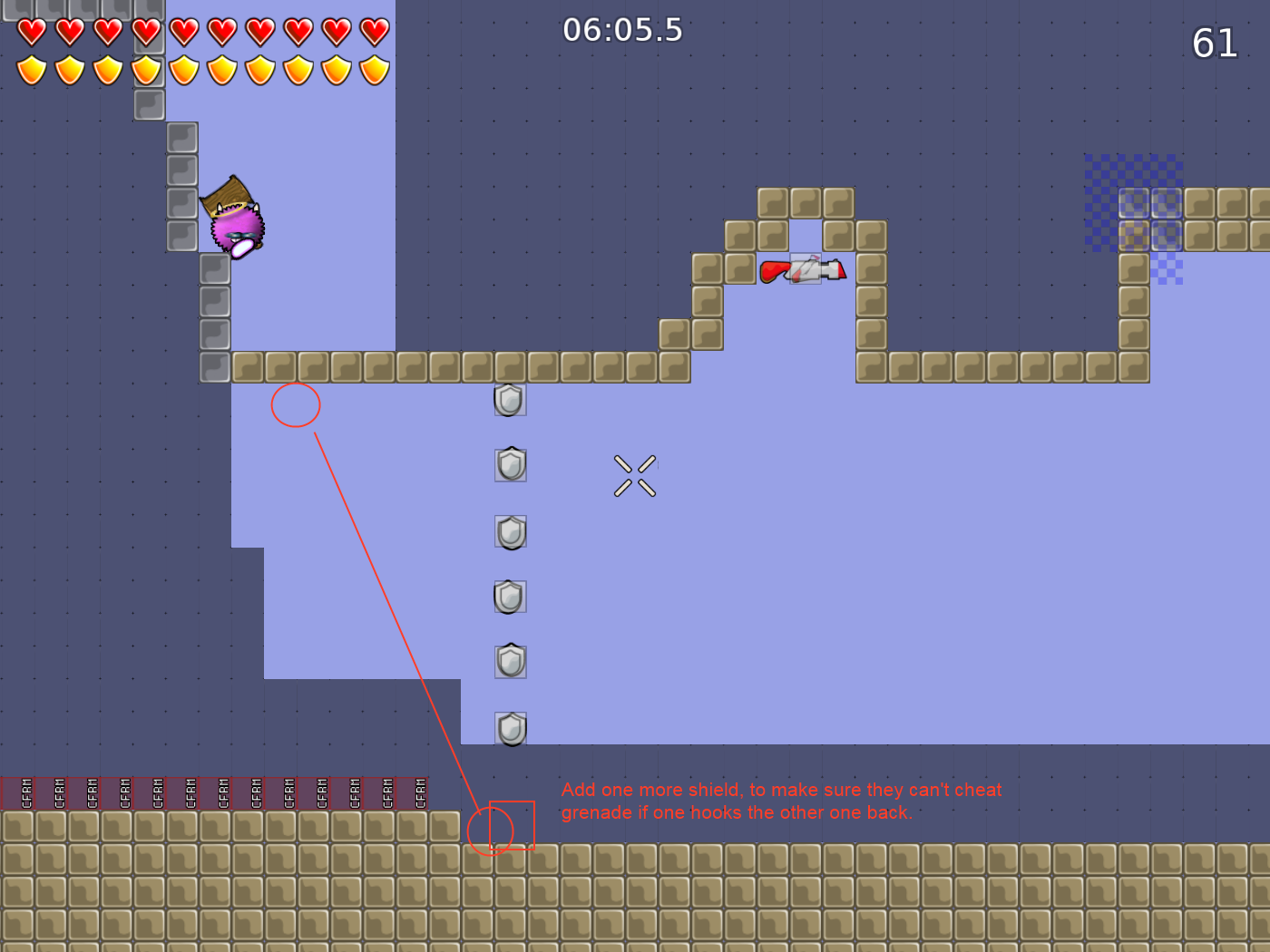The height and width of the screenshot is (952, 1270).
Task: Click the crosshair in the middle of the arena
Action: coord(636,475)
